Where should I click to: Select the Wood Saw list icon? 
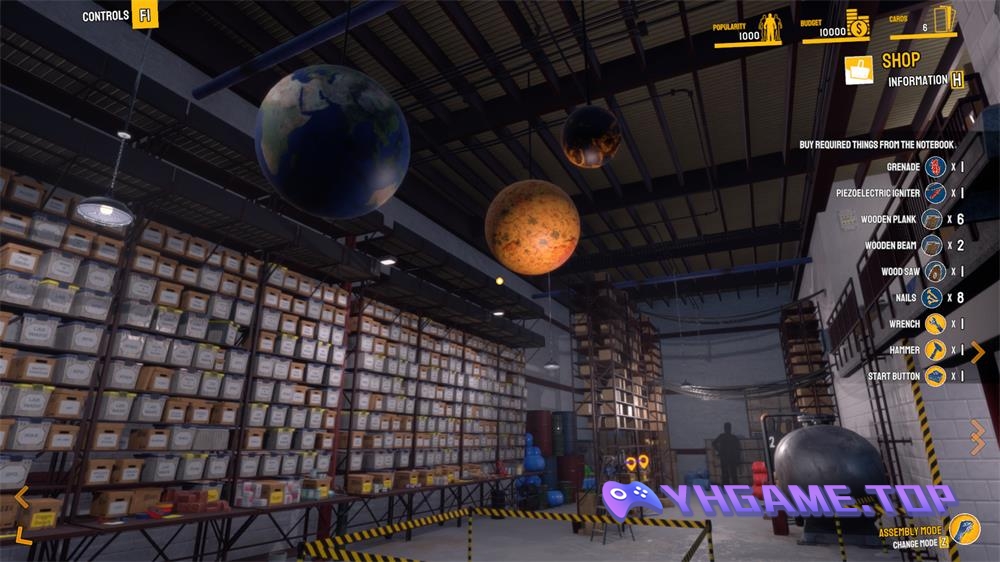pyautogui.click(x=936, y=271)
